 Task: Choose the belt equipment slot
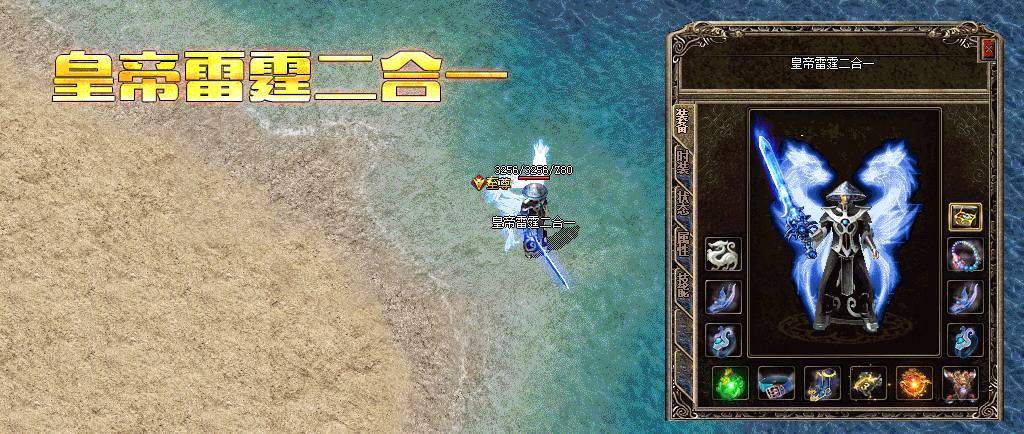click(x=776, y=383)
